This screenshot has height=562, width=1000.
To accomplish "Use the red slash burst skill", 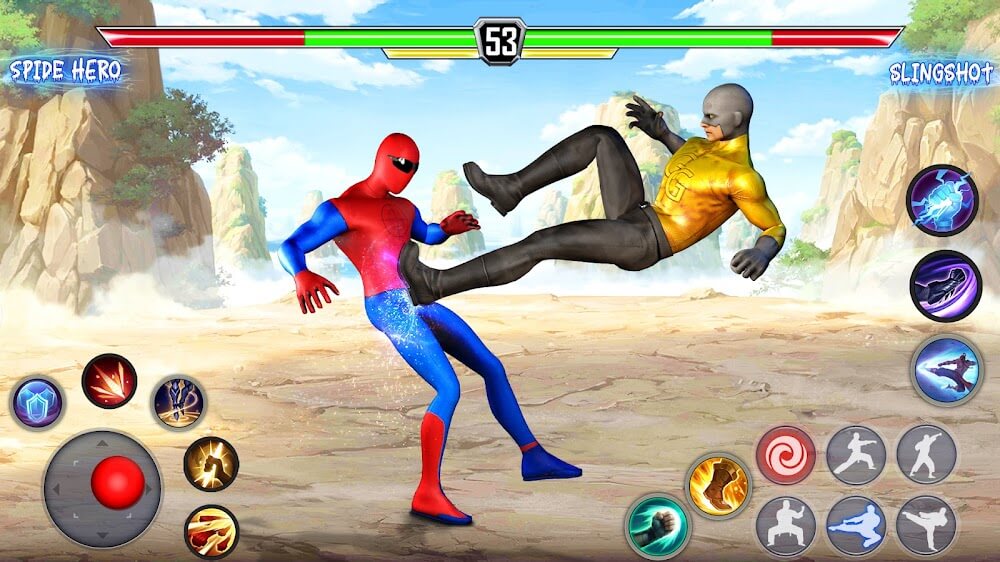I will coord(109,381).
